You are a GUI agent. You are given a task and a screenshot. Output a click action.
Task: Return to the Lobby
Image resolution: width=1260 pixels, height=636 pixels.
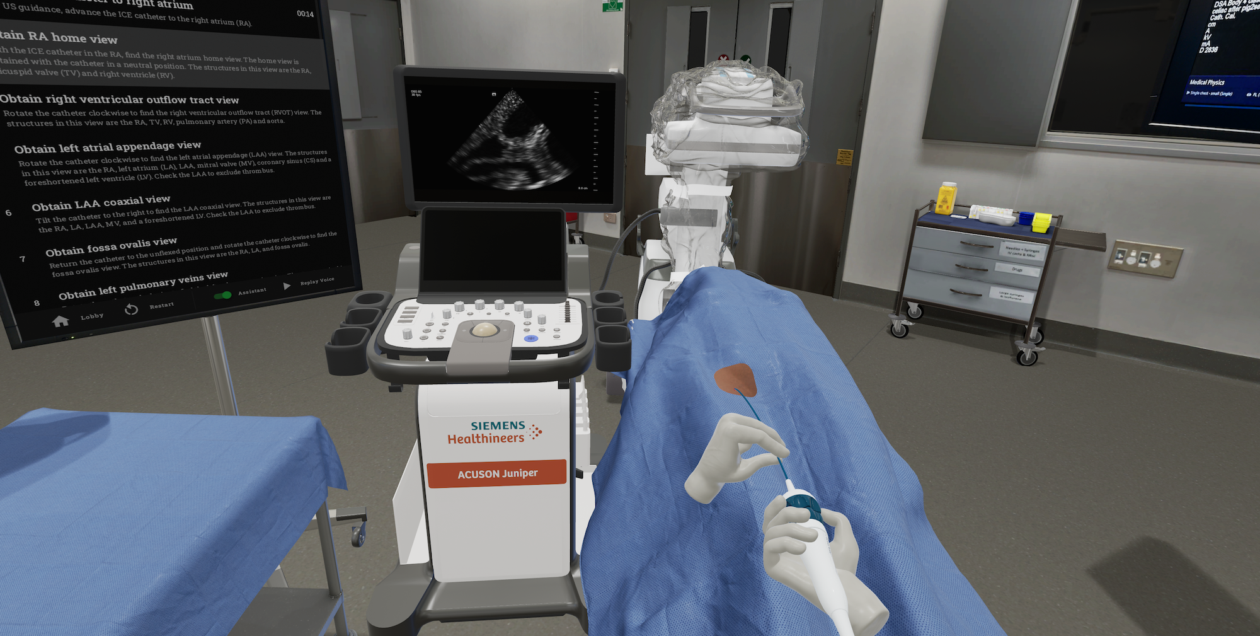(x=62, y=320)
